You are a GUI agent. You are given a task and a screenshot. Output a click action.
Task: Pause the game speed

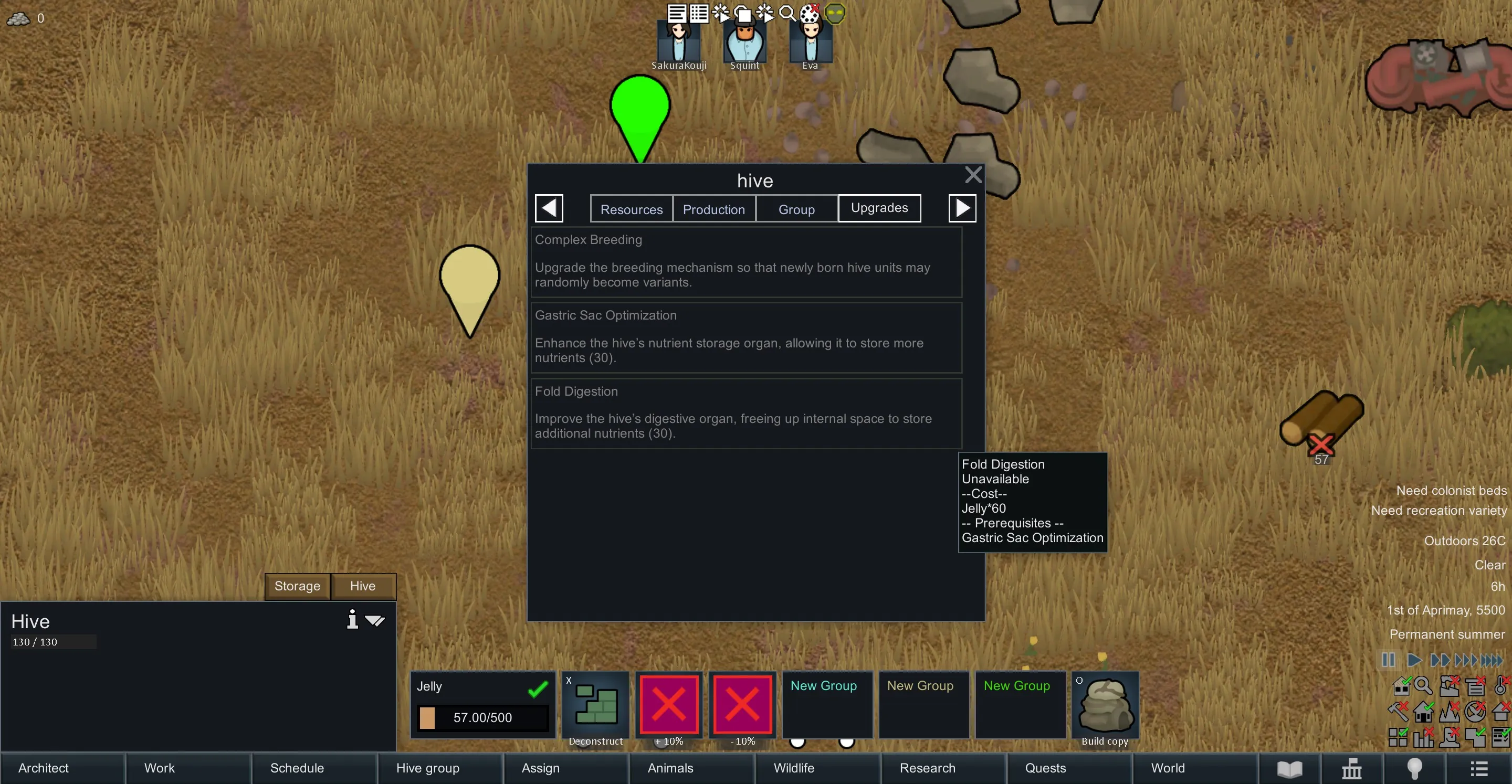tap(1388, 660)
